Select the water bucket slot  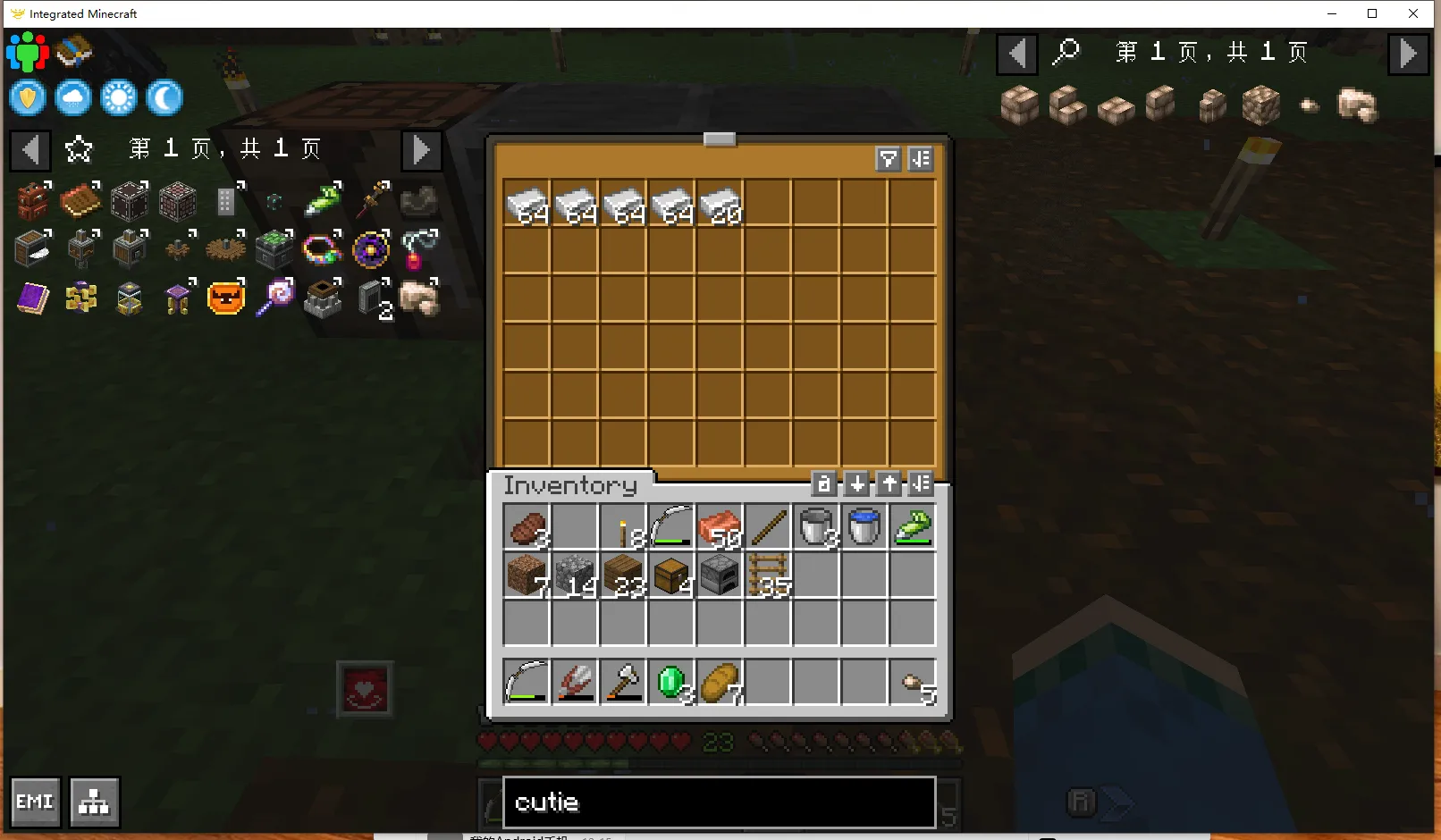[x=864, y=526]
